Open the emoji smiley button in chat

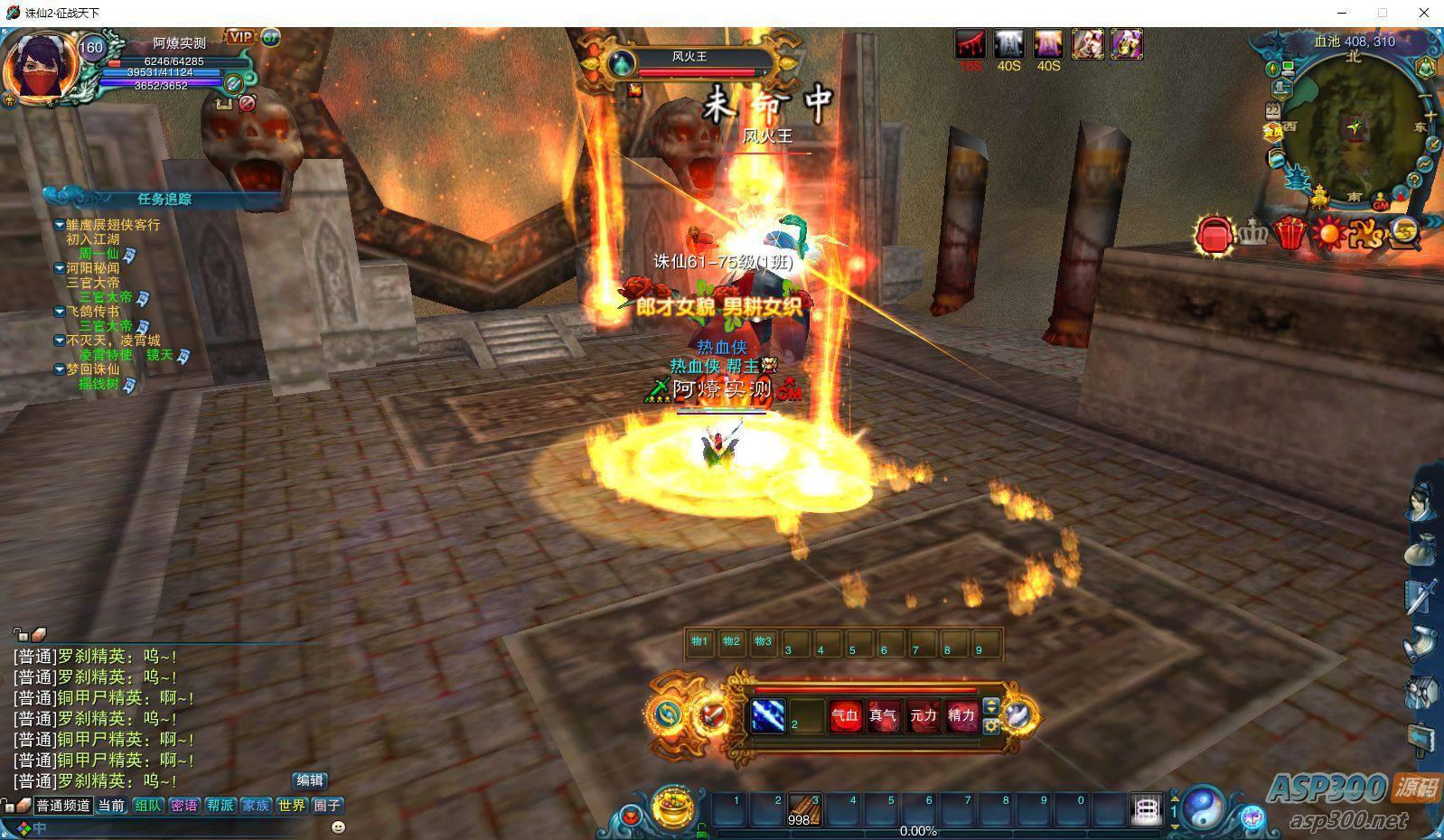click(x=339, y=826)
